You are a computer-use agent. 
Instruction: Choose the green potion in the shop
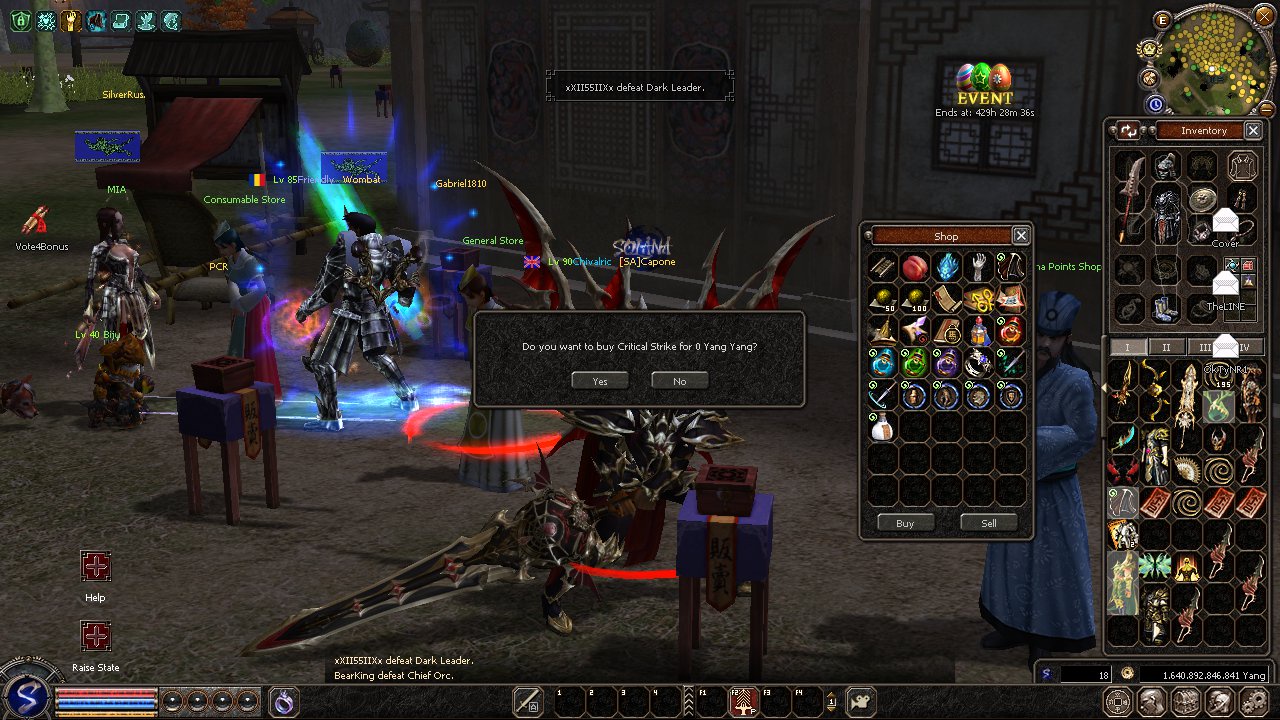[914, 363]
